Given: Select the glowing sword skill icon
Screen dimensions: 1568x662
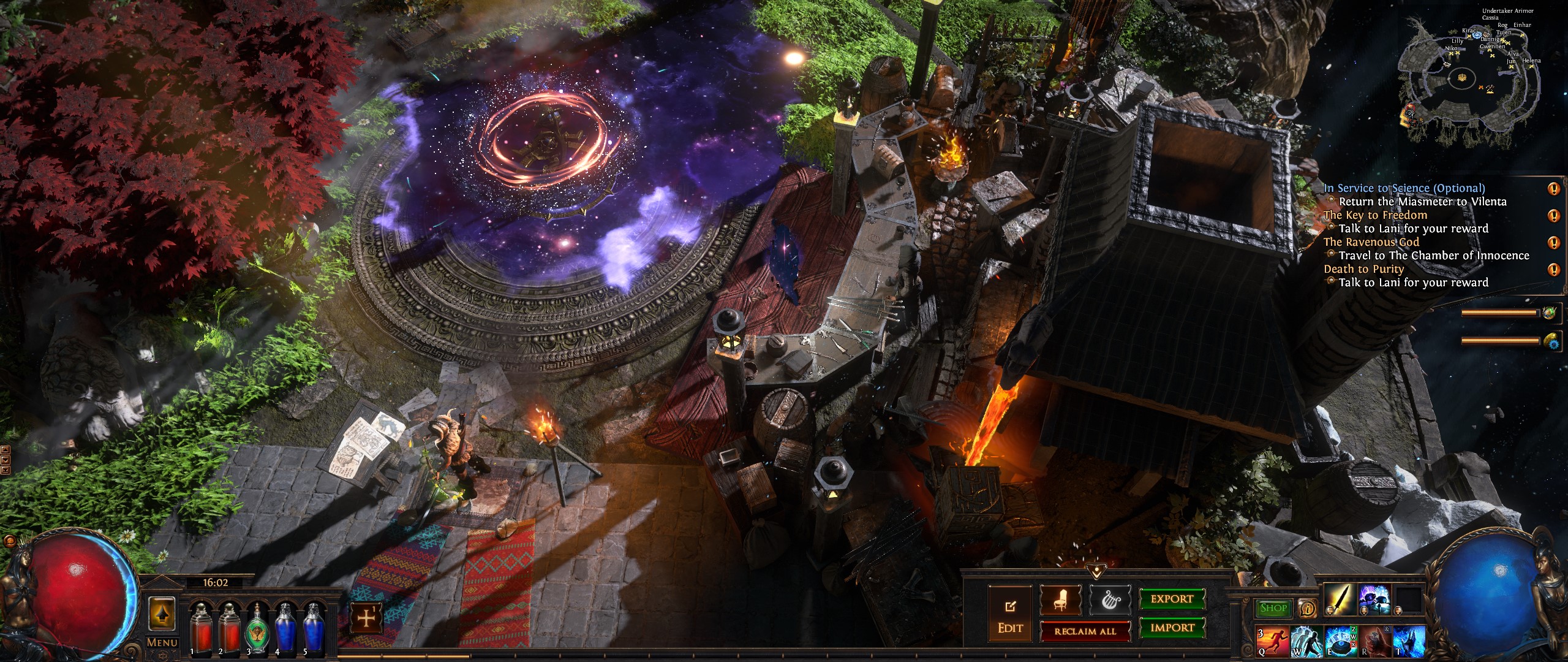Looking at the screenshot, I should (1340, 599).
